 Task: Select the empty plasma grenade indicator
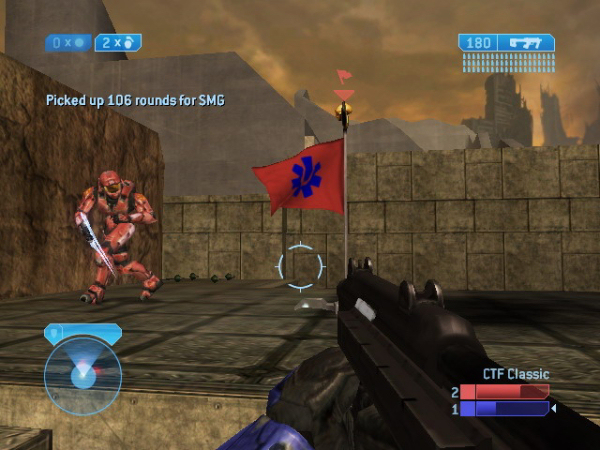tap(69, 42)
